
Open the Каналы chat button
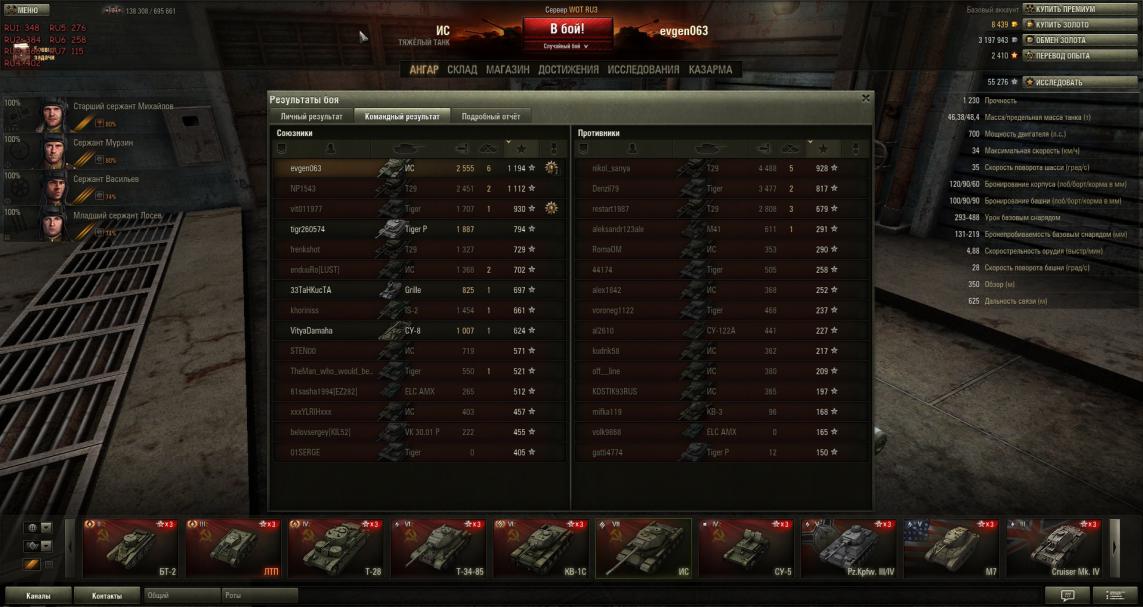(x=38, y=596)
